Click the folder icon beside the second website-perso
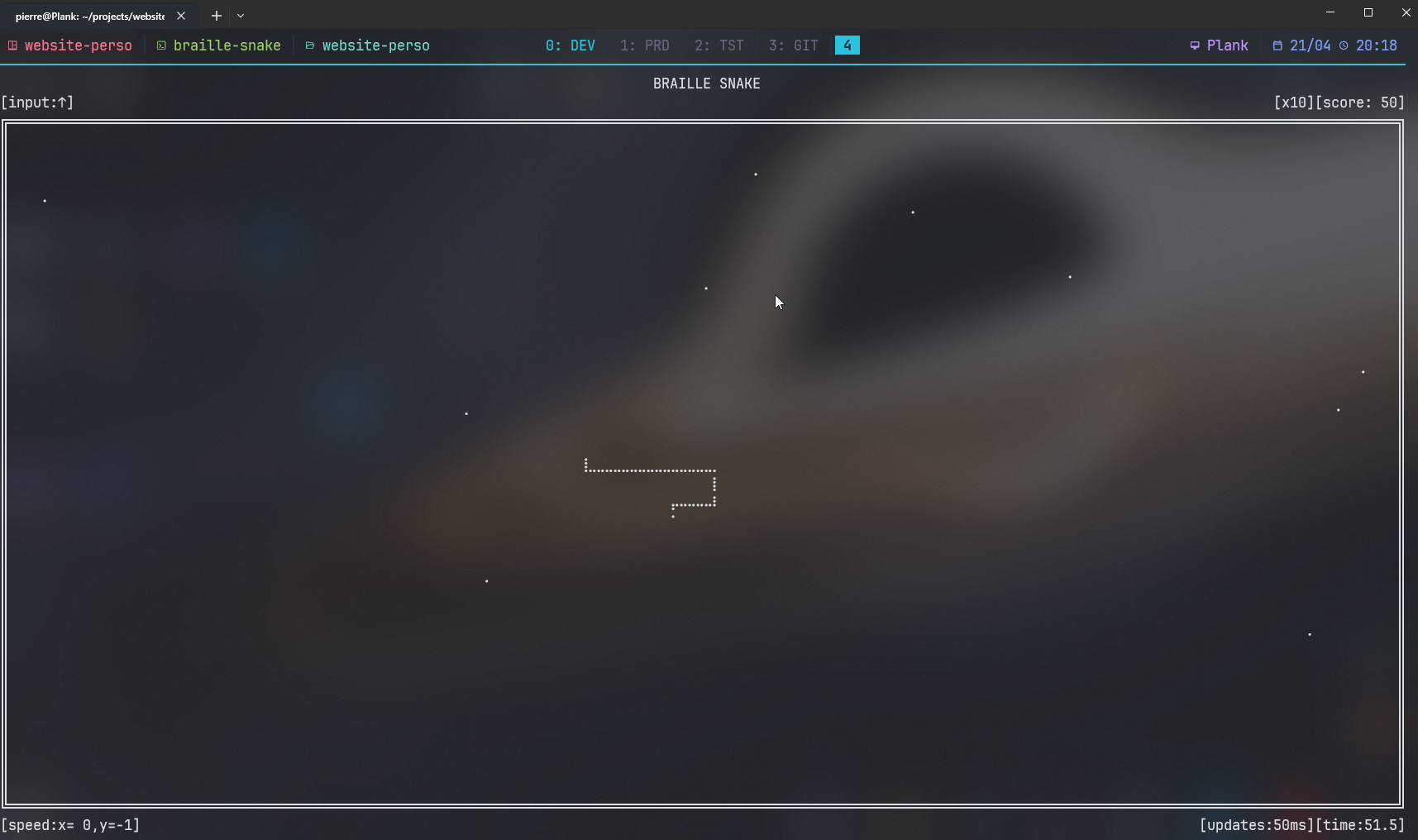This screenshot has width=1418, height=840. [310, 45]
